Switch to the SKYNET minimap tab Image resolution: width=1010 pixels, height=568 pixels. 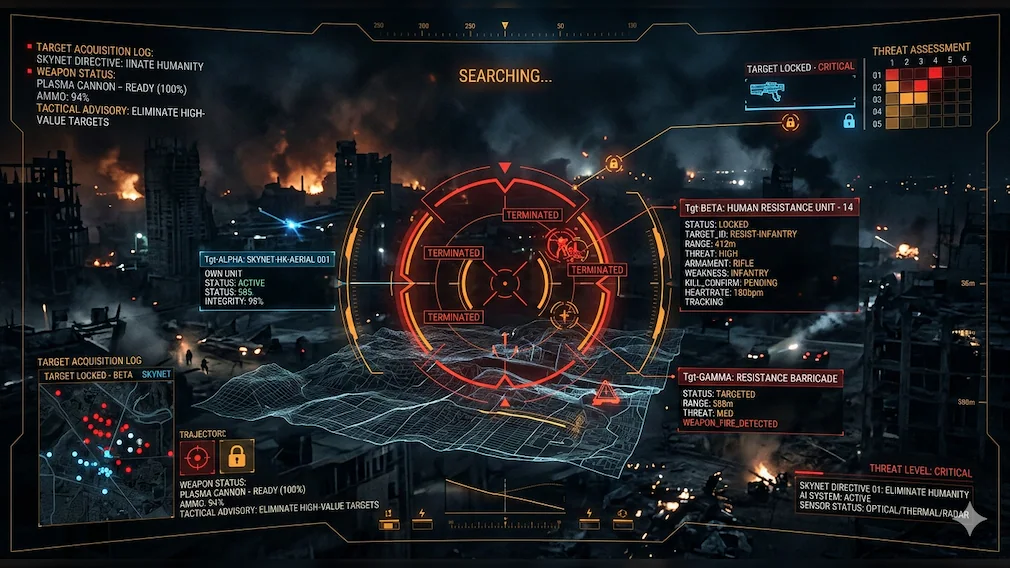157,373
